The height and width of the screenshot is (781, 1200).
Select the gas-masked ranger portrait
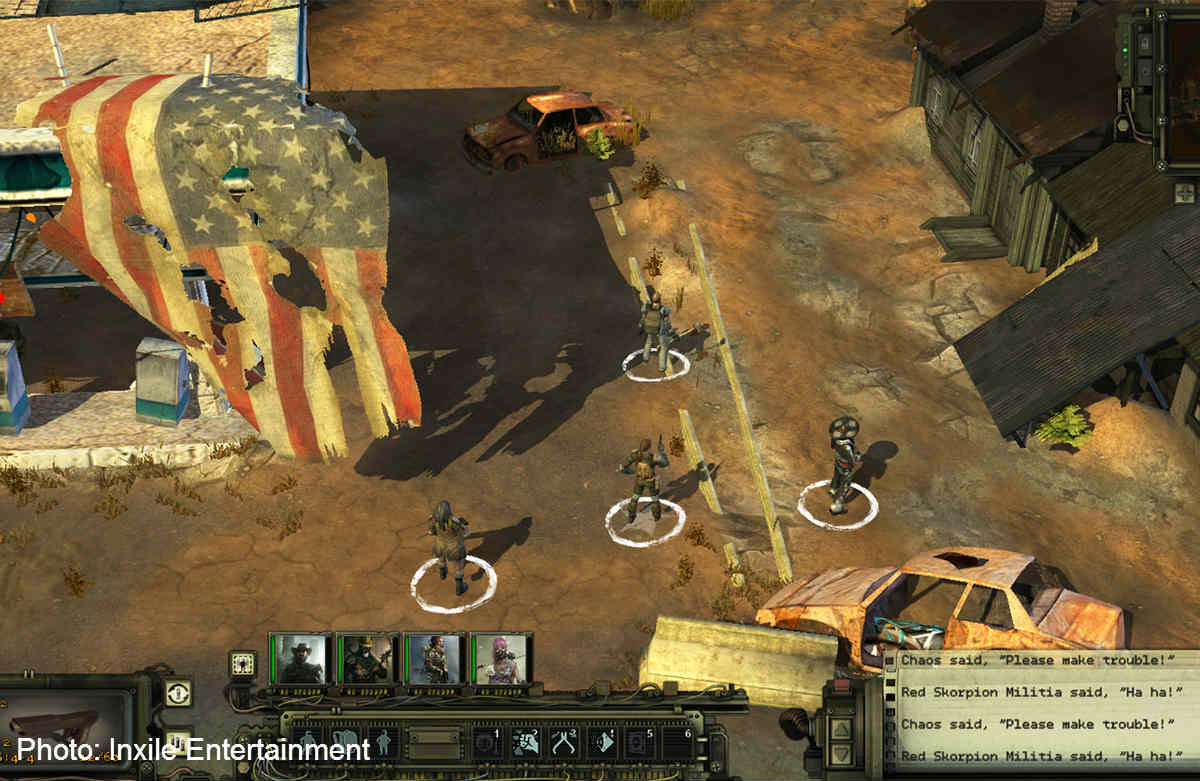coord(367,658)
